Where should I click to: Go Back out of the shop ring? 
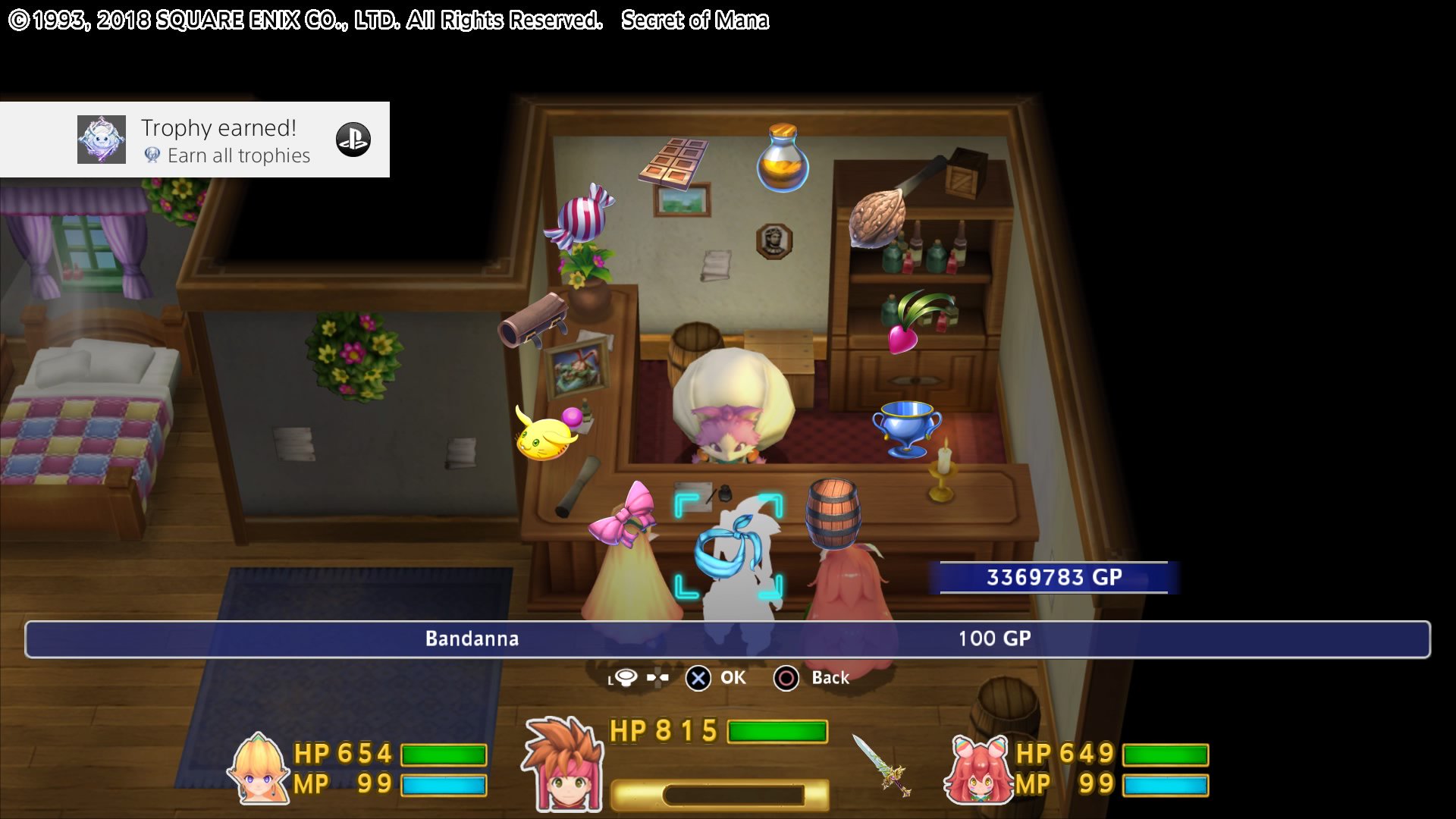point(811,678)
